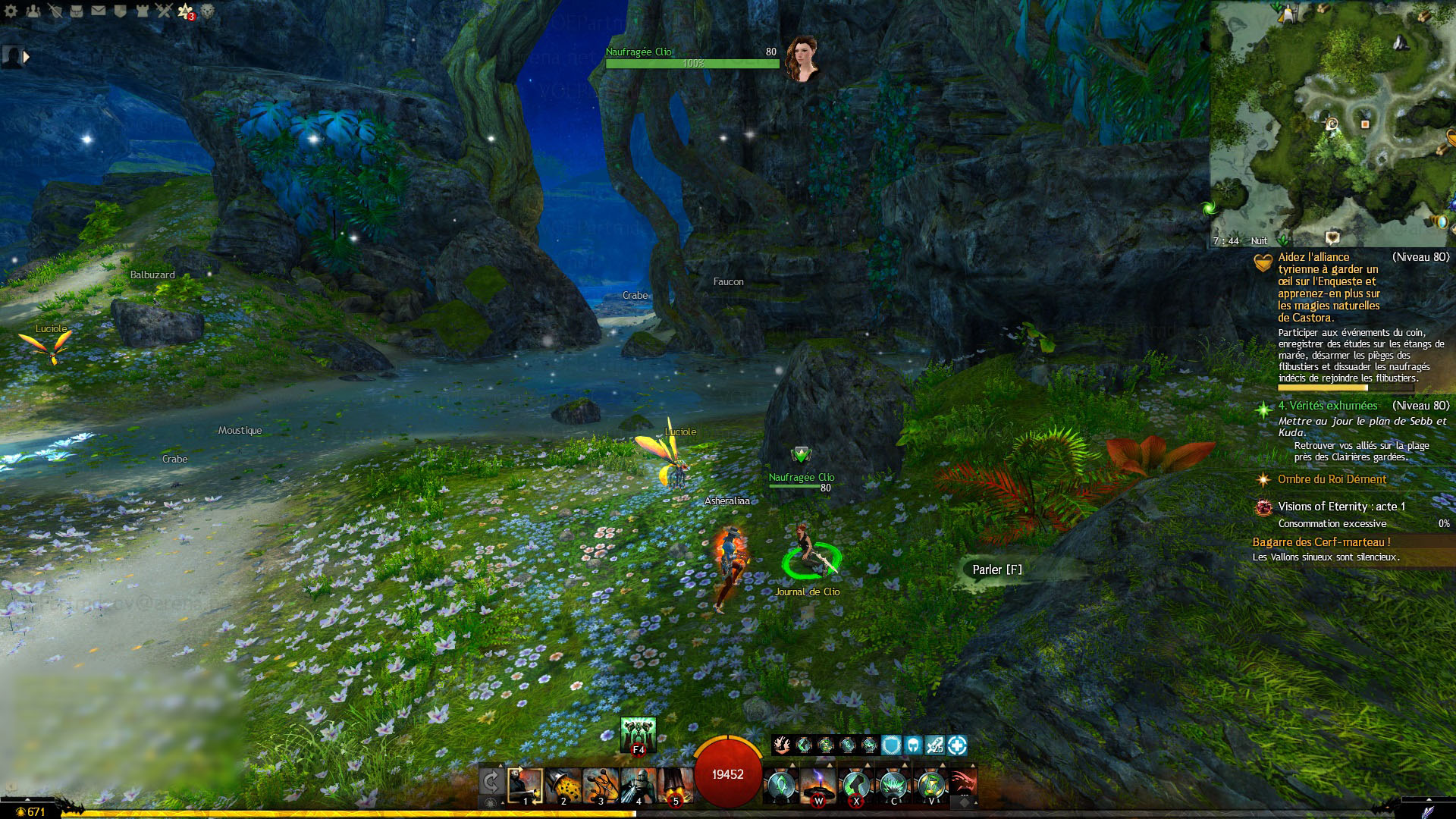Select Naufragée Clio's target portrait

(x=802, y=58)
